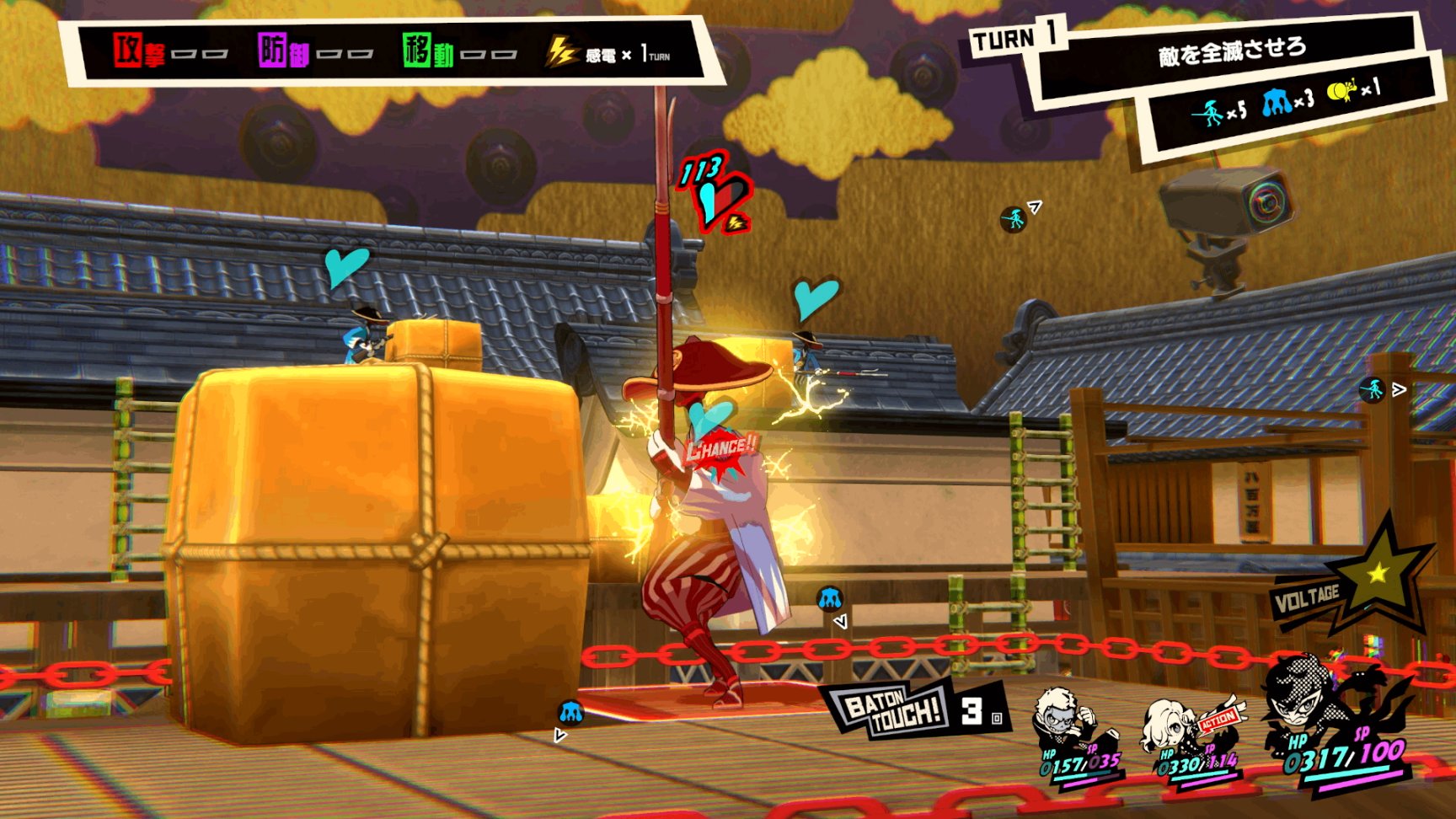Screen dimensions: 1456x819
Task: Select the red 攻撃 attack buff indicator
Action: click(x=140, y=52)
